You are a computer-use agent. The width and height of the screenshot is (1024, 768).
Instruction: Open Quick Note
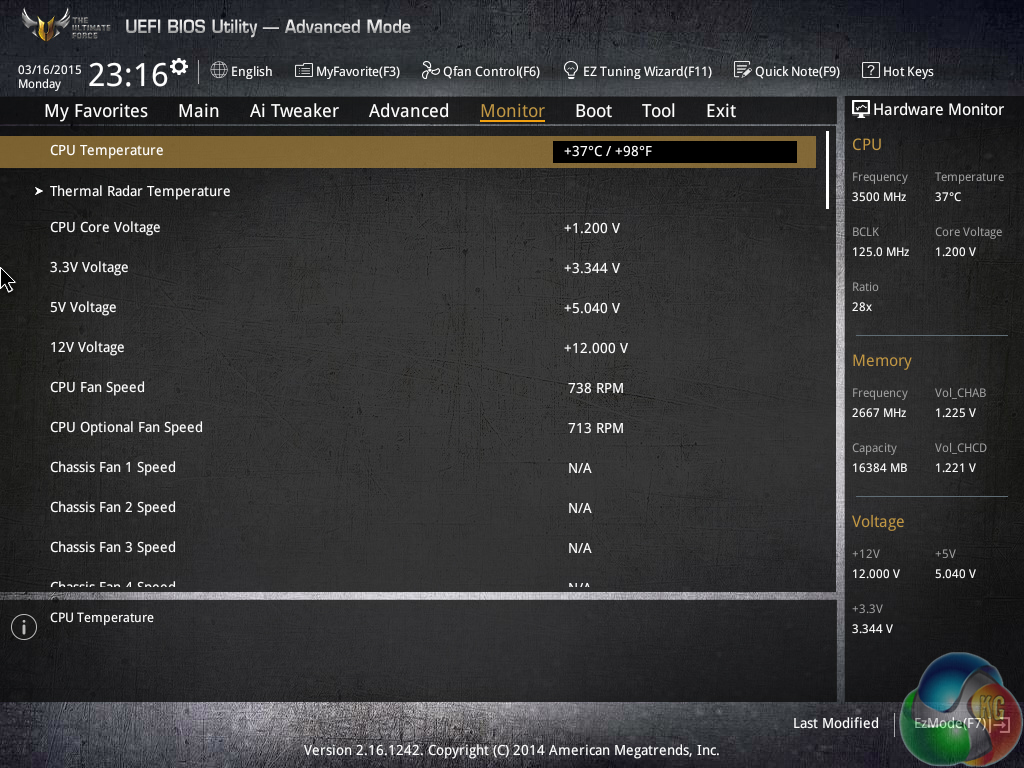click(786, 71)
